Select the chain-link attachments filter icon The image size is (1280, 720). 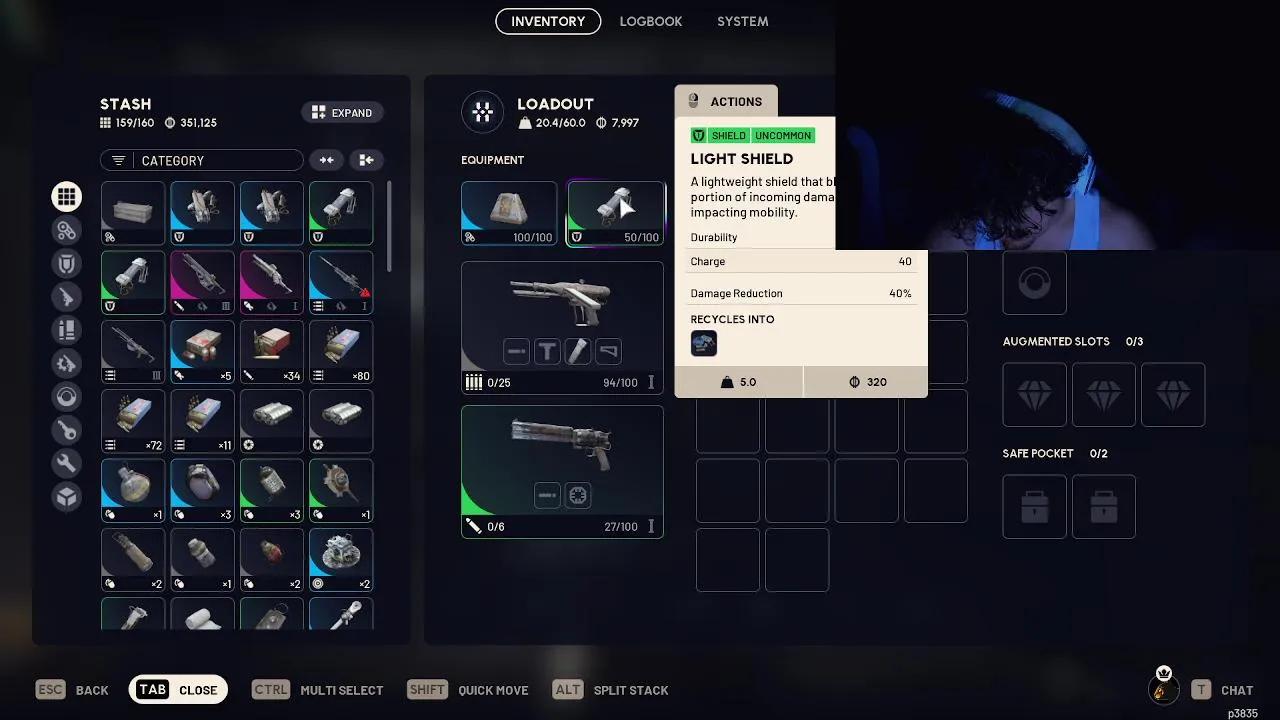click(x=66, y=229)
